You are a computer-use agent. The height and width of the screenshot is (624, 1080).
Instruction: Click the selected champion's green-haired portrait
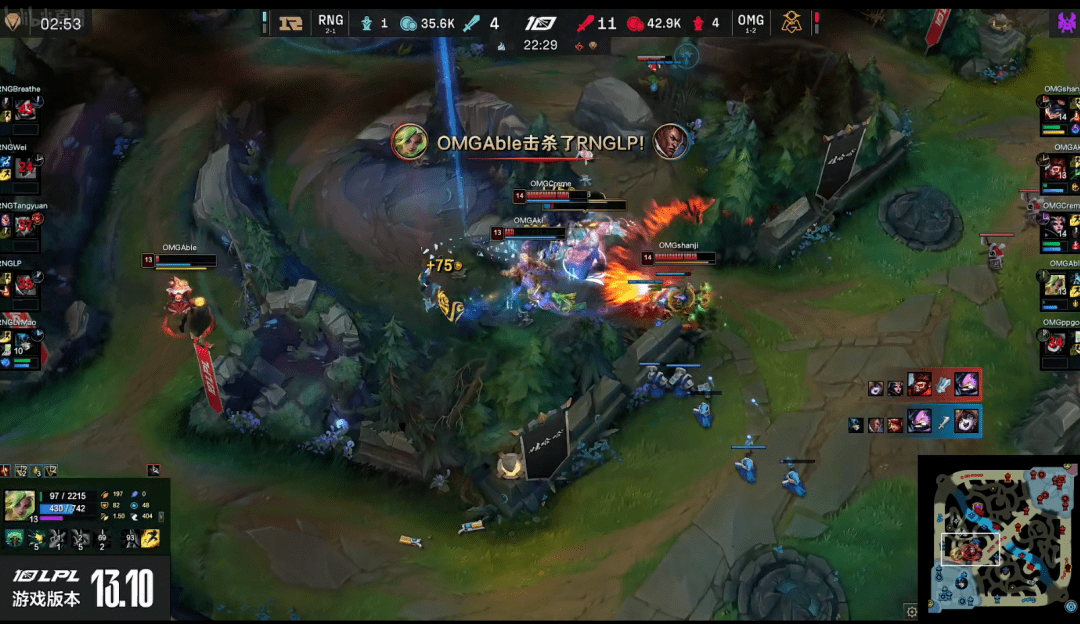click(x=20, y=505)
